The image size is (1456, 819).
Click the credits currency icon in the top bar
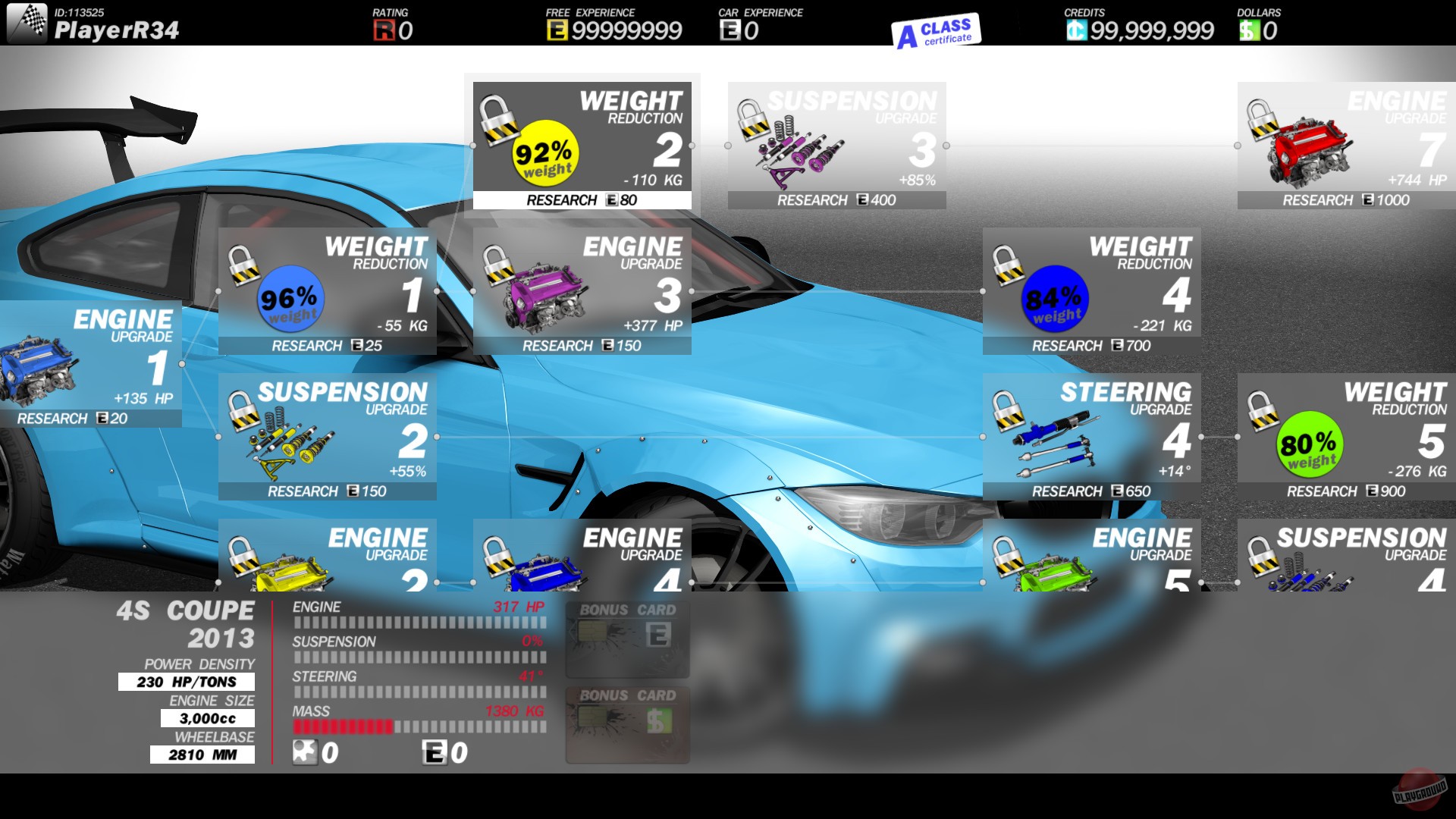click(x=1077, y=32)
